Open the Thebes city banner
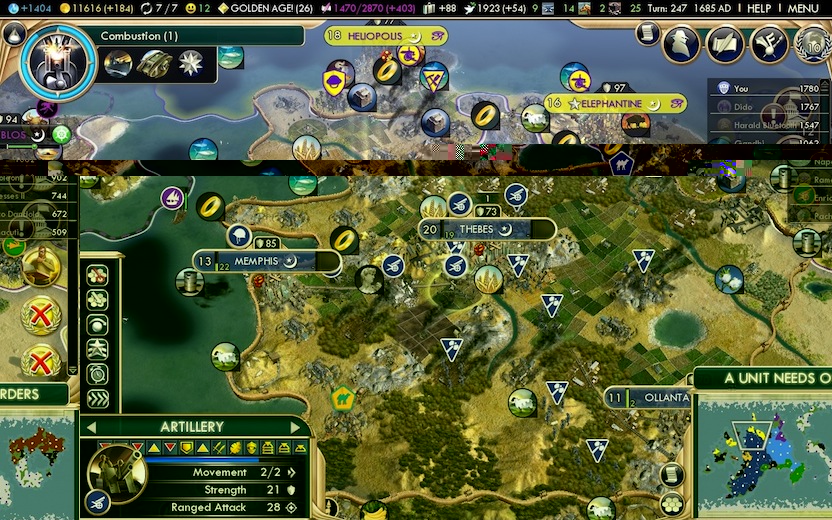Screen dimensions: 832x520 (486, 229)
